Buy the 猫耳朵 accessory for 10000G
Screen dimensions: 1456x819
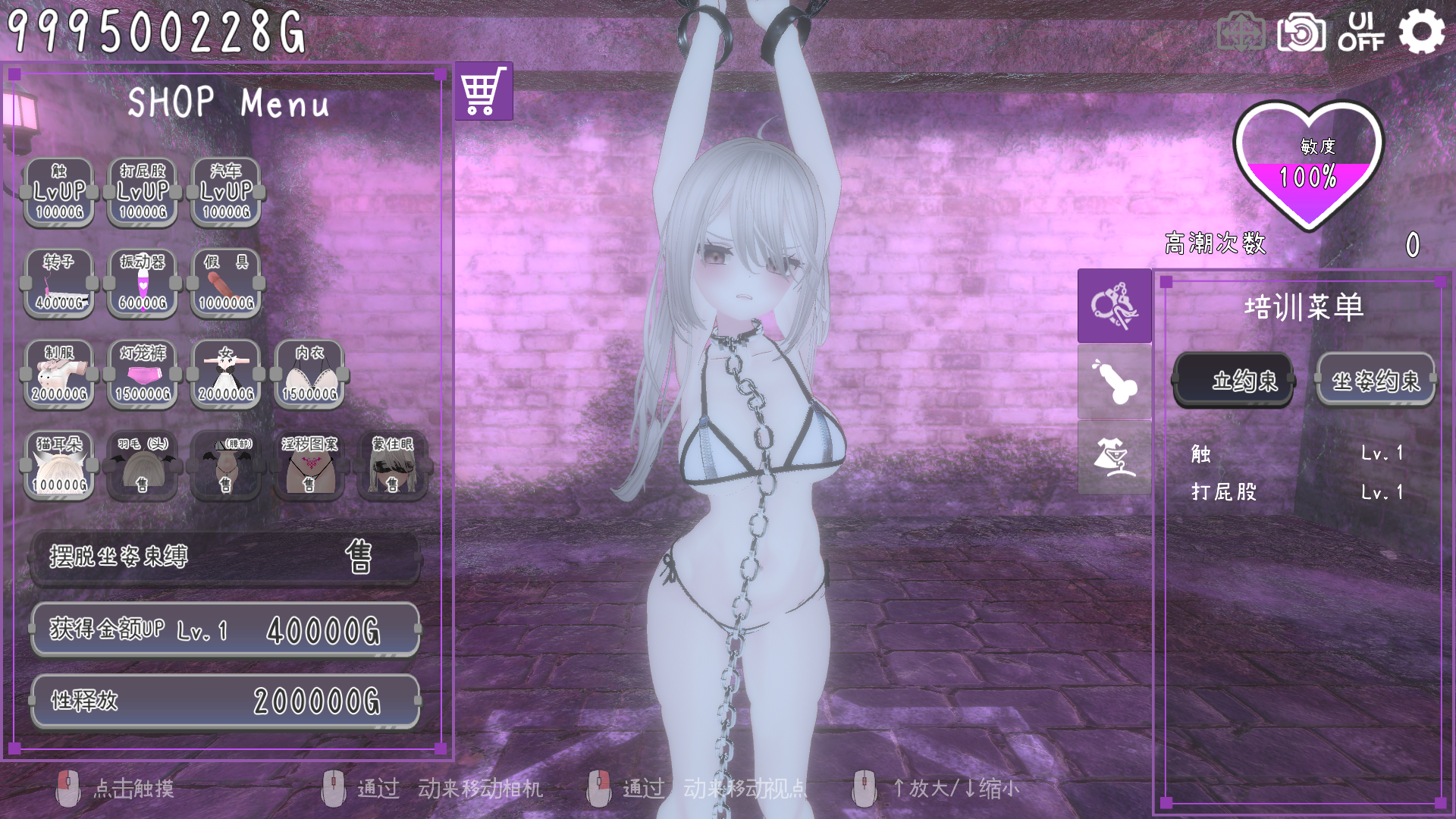(59, 466)
